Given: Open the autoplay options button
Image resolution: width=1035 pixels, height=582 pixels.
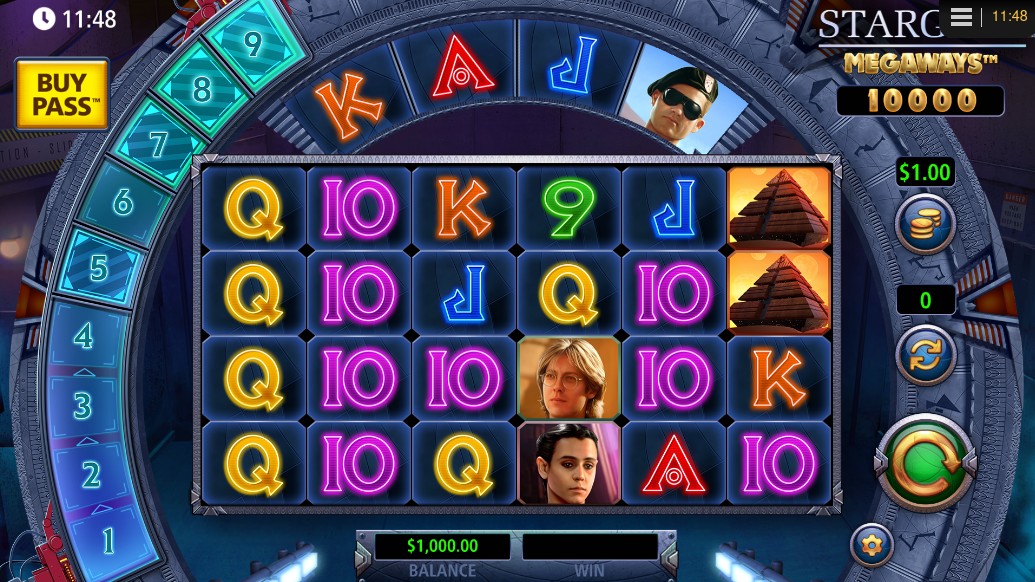Looking at the screenshot, I should pyautogui.click(x=925, y=355).
